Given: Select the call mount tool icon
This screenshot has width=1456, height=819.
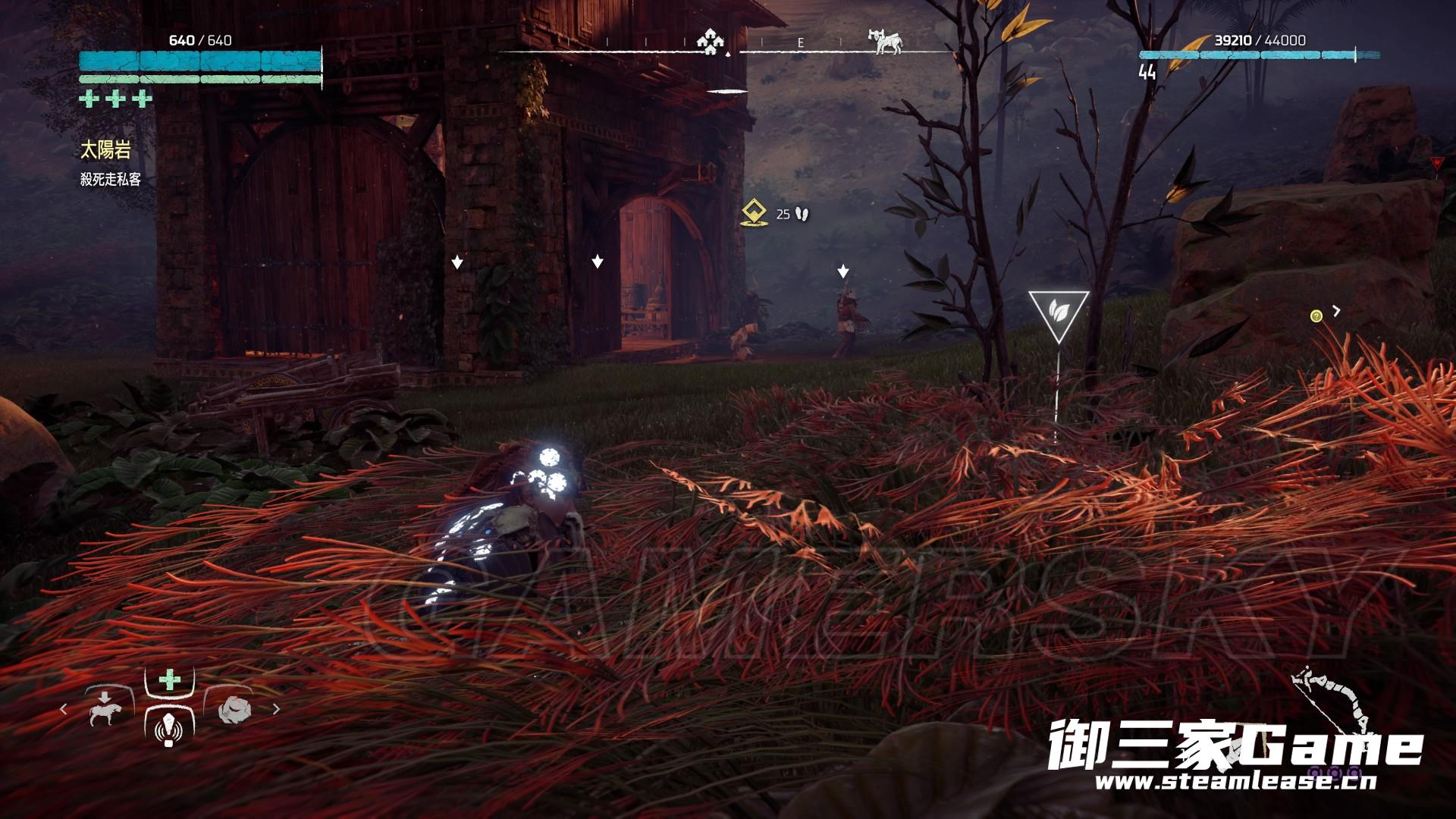Looking at the screenshot, I should pyautogui.click(x=105, y=708).
